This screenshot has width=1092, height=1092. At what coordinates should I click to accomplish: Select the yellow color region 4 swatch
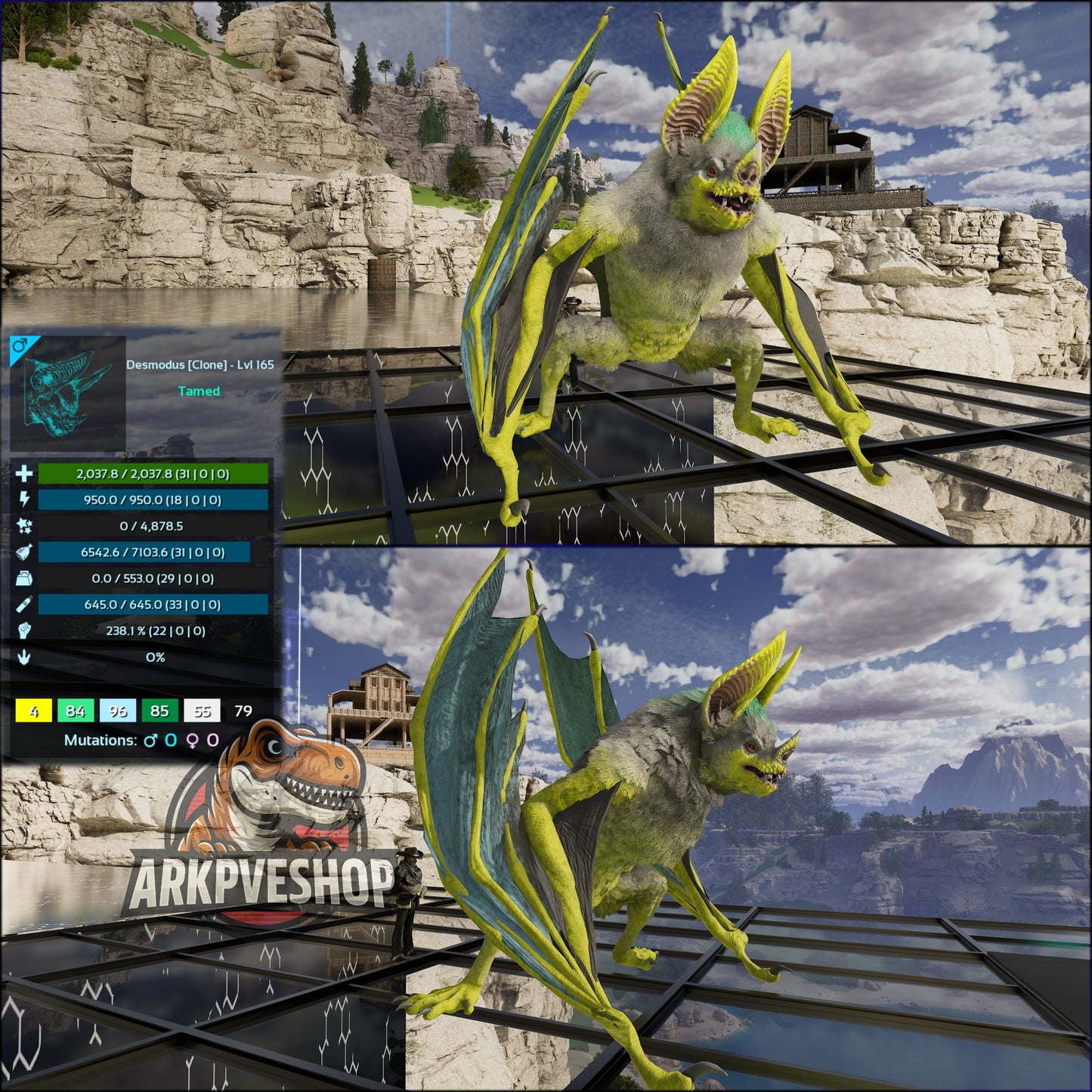pyautogui.click(x=33, y=710)
